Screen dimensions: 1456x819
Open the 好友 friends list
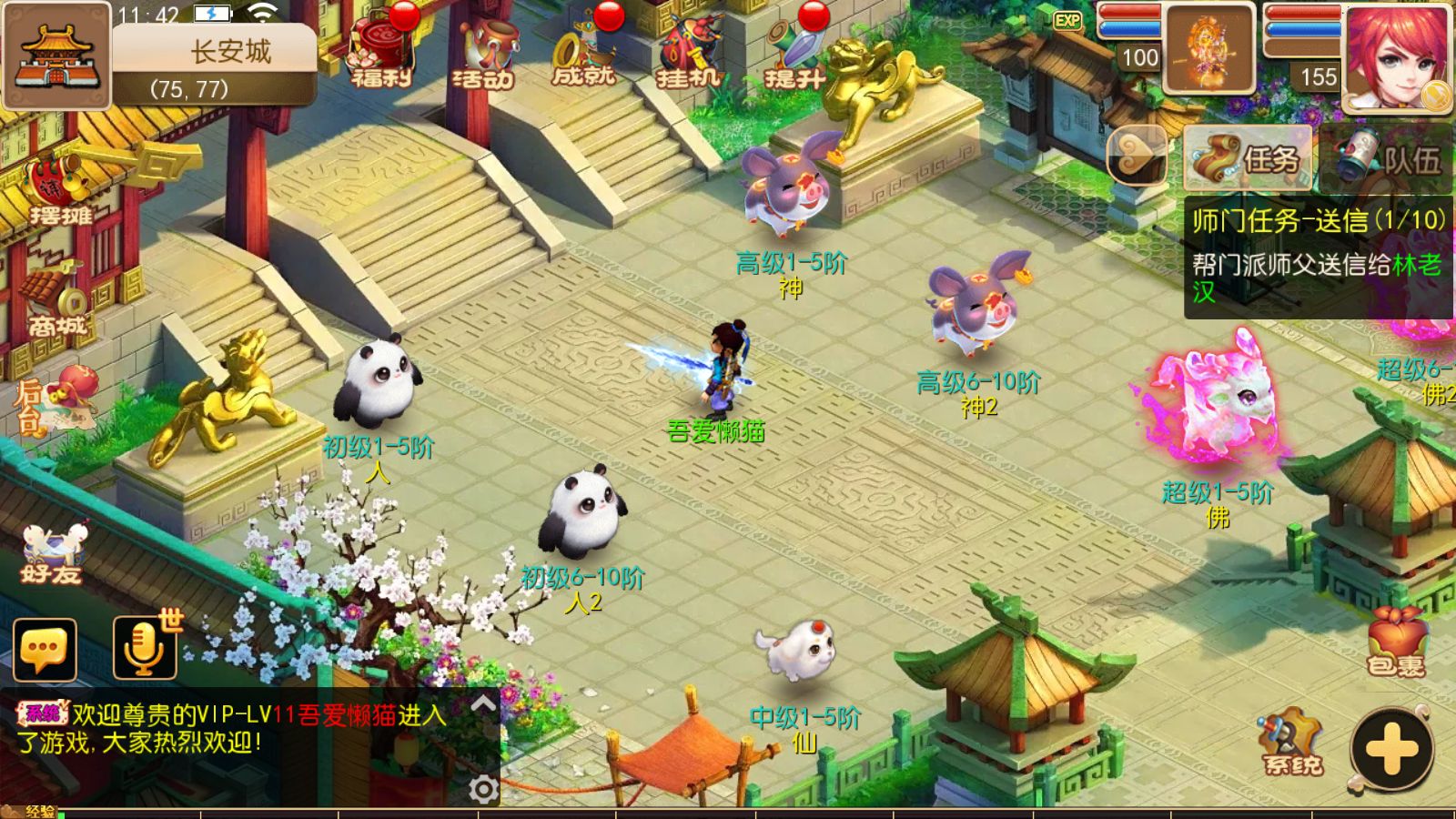pos(52,555)
